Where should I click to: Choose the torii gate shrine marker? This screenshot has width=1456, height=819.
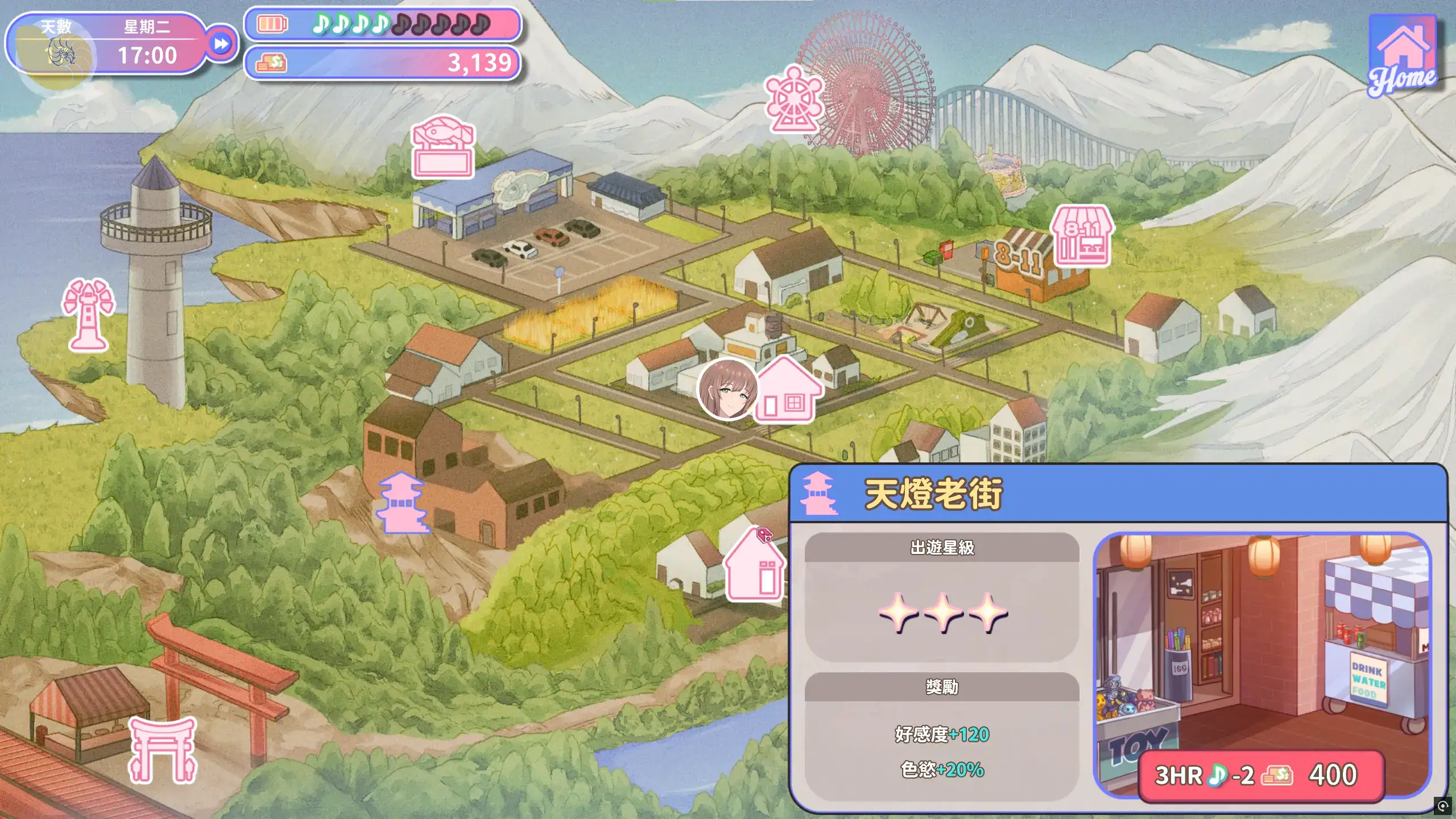click(163, 750)
